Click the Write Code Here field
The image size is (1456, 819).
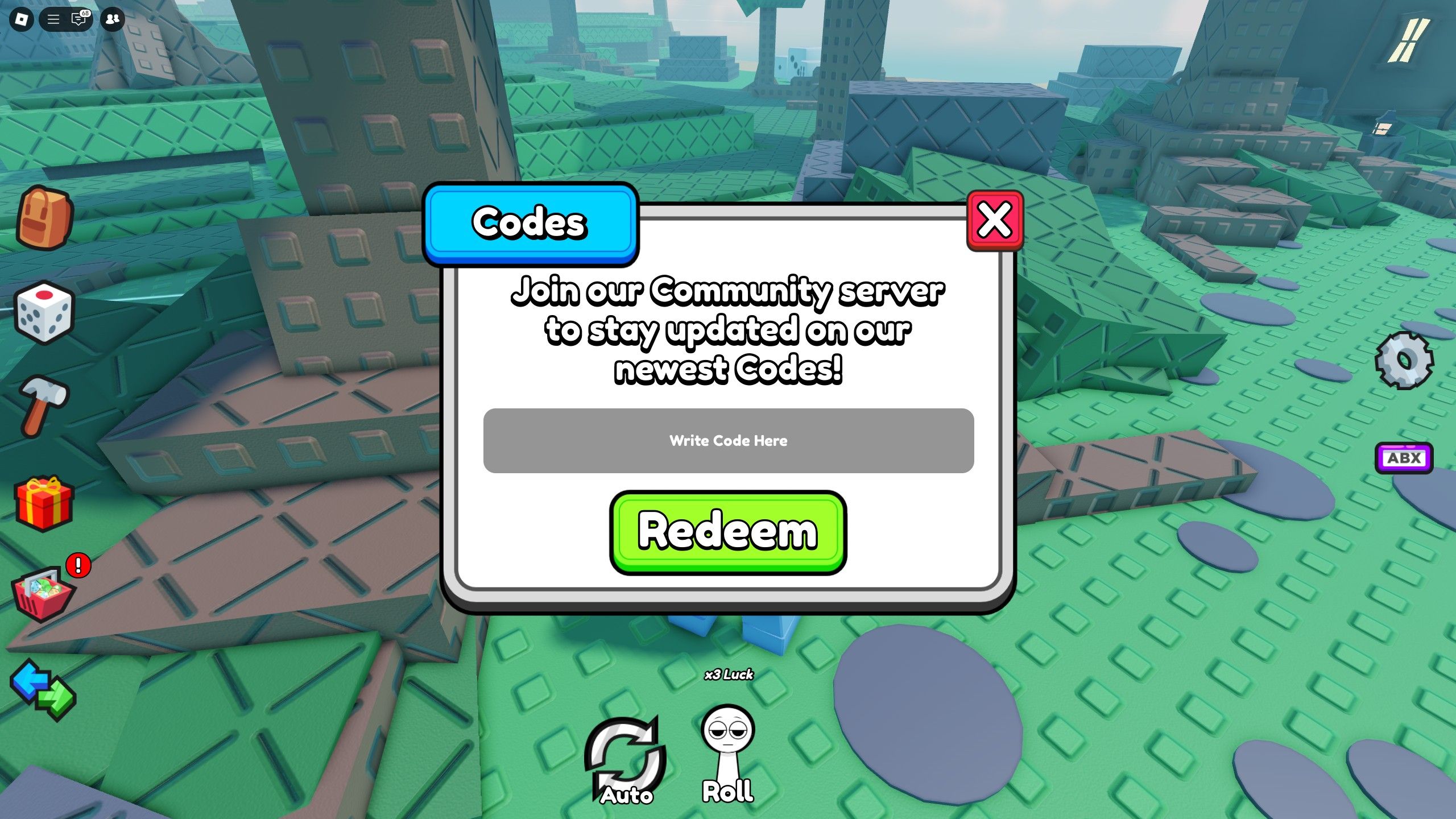click(728, 440)
